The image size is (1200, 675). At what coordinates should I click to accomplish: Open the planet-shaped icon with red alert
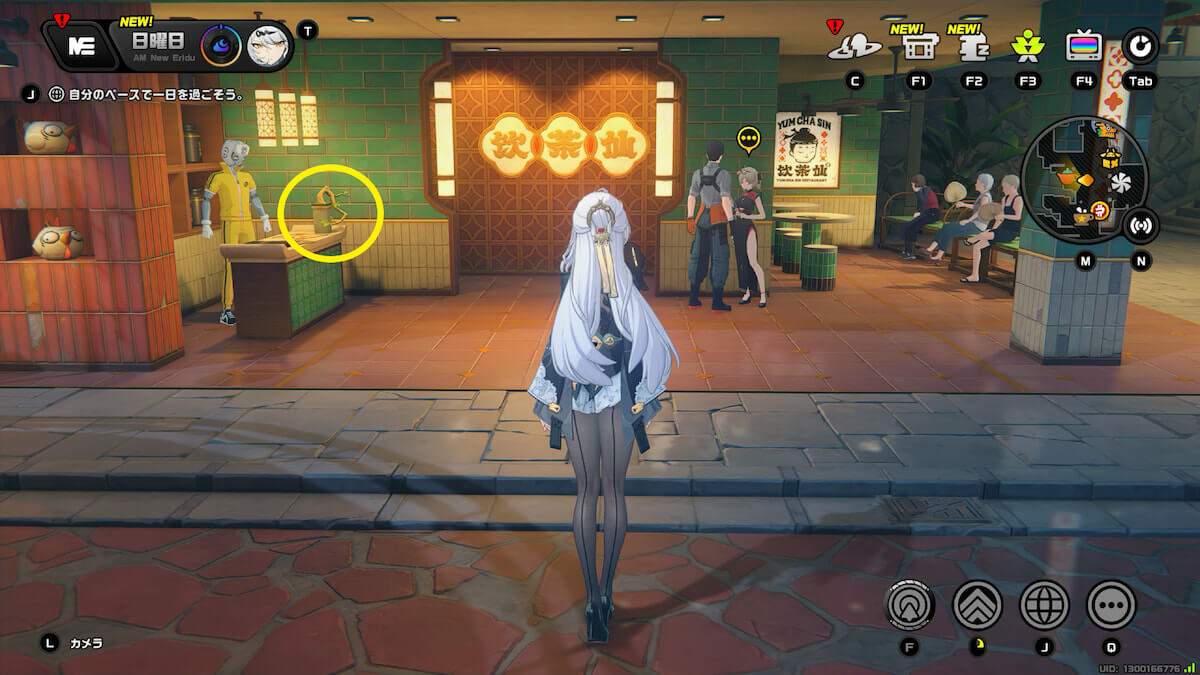(x=855, y=46)
